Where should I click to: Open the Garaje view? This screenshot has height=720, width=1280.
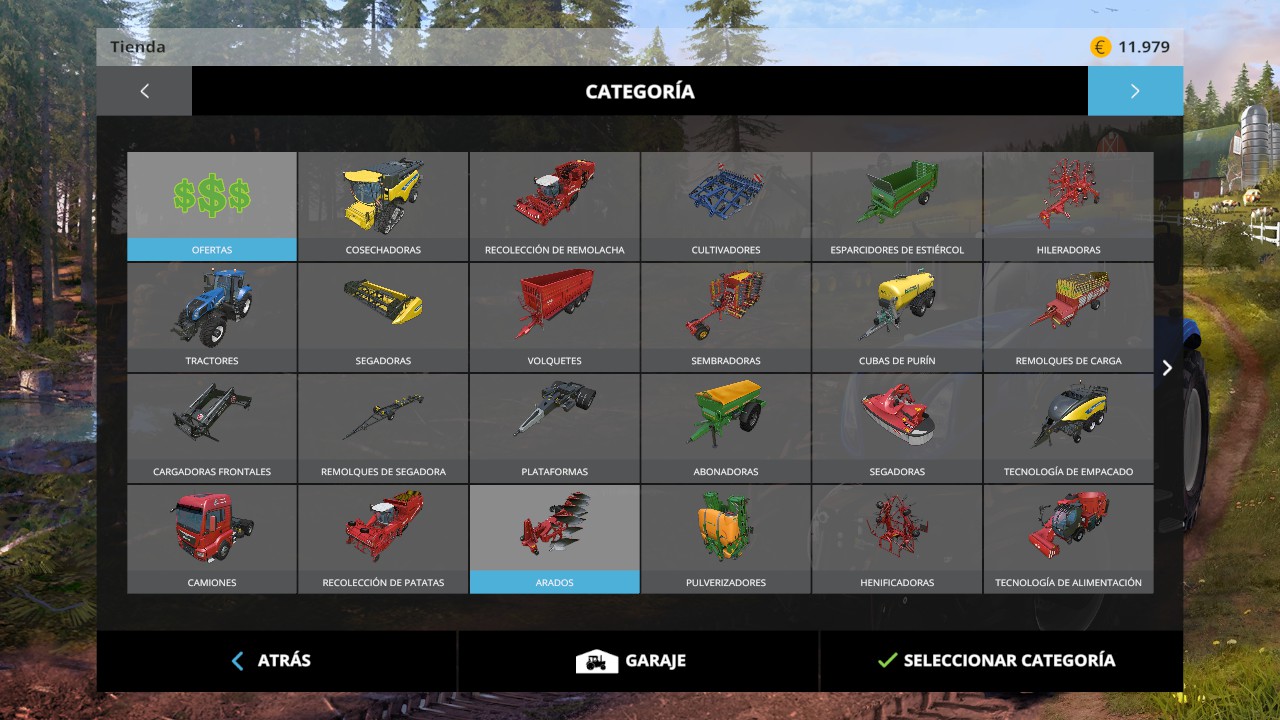click(632, 660)
